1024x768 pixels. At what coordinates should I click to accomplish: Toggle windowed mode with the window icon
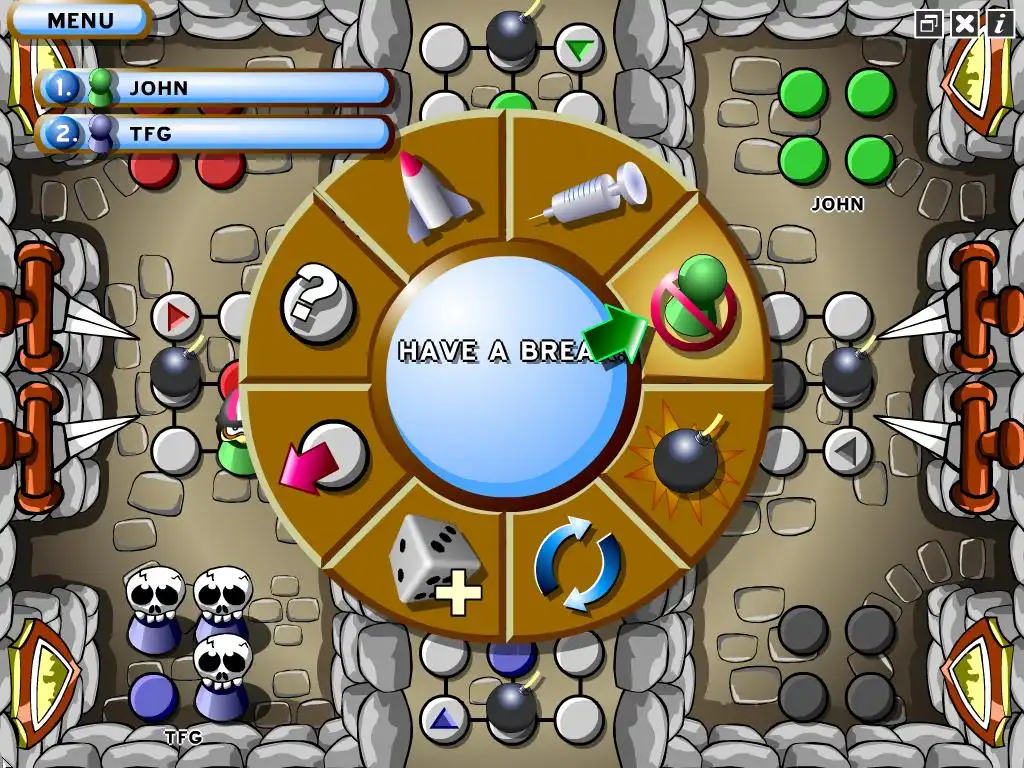pos(929,23)
